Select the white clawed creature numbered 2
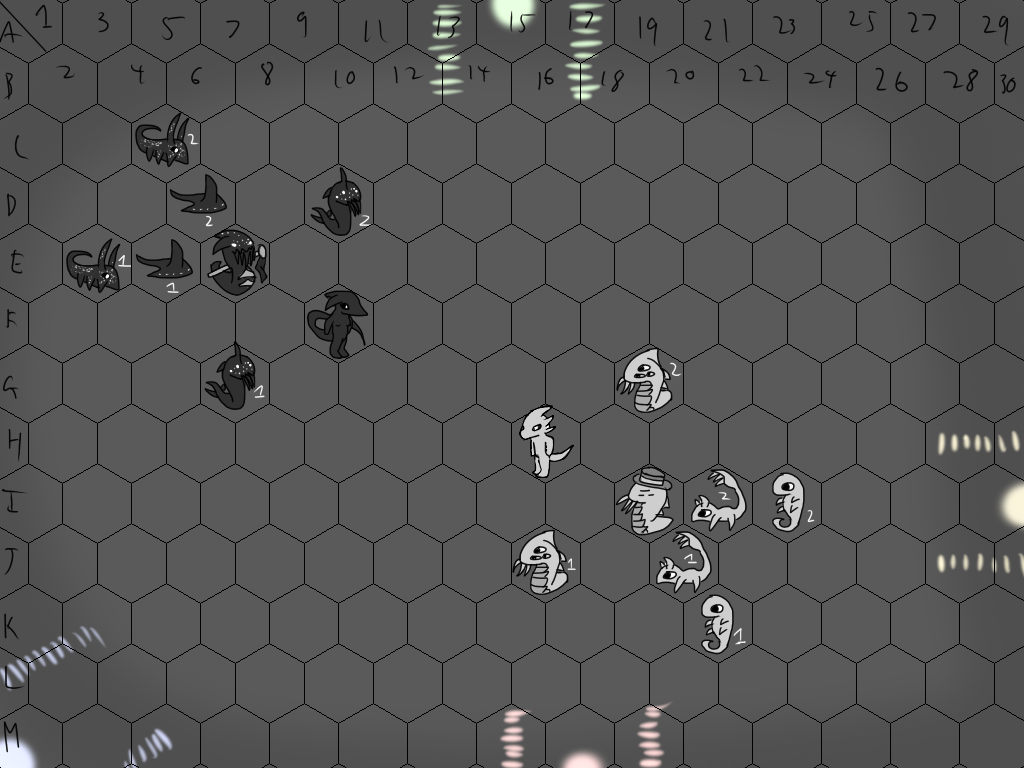Screen dimensions: 1024x768 (x=646, y=380)
